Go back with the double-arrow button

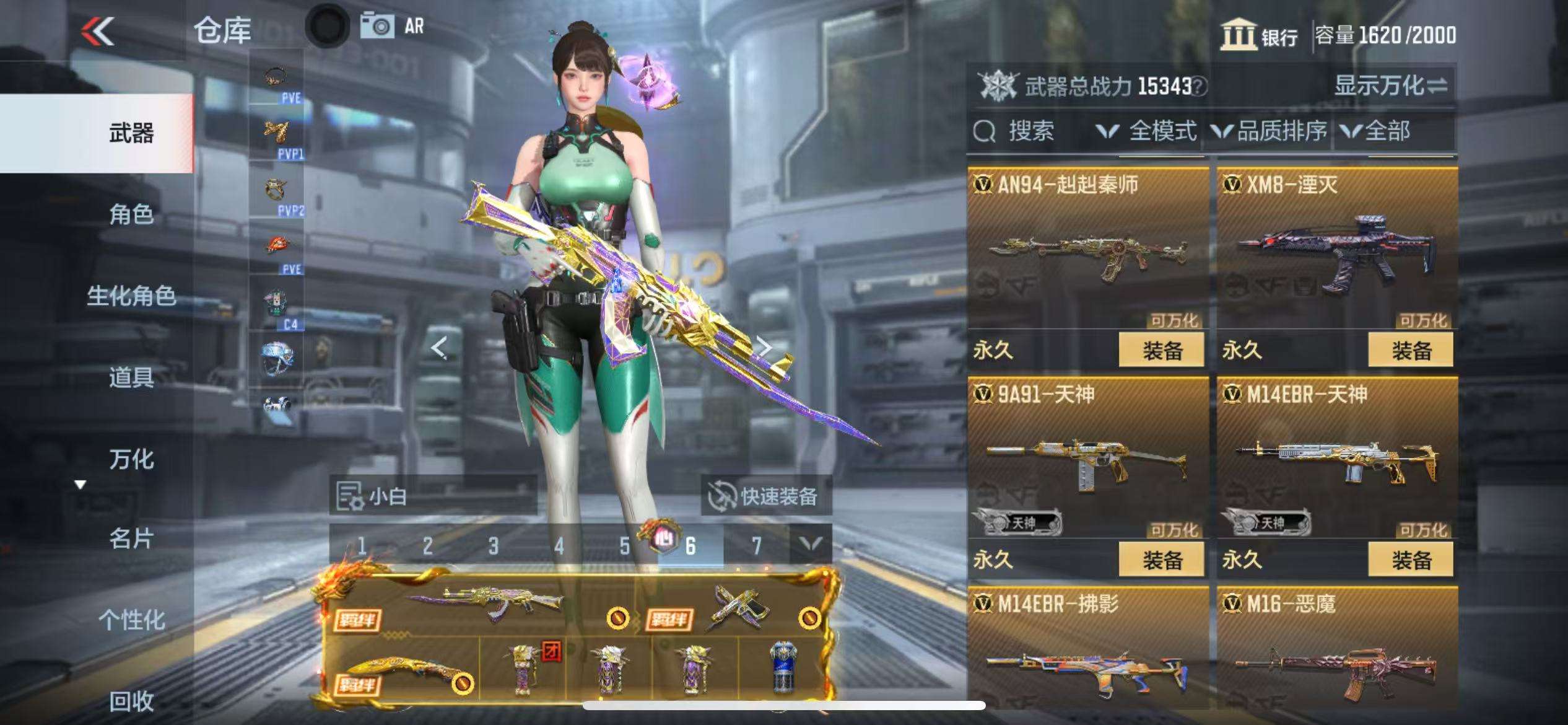(98, 31)
